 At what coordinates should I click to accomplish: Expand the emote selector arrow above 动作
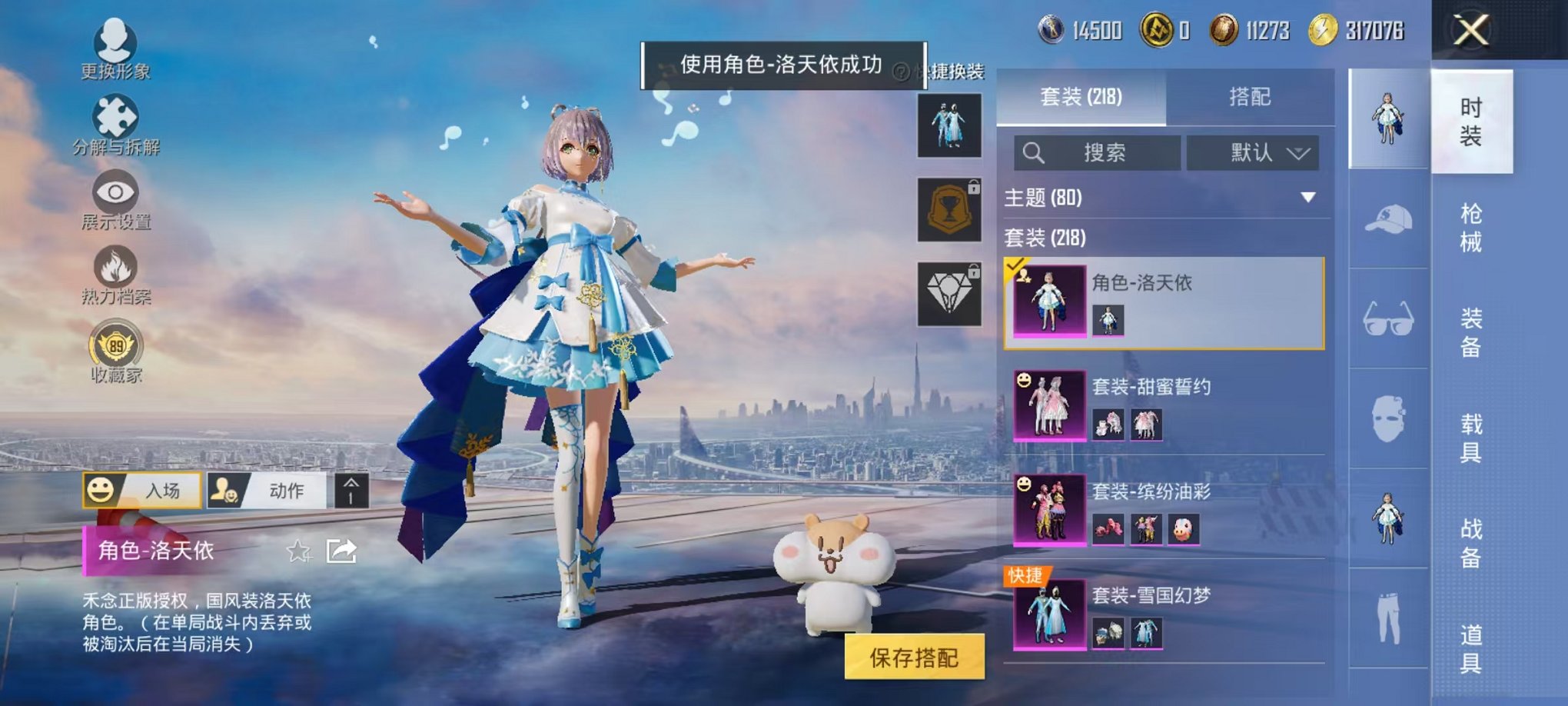click(353, 490)
